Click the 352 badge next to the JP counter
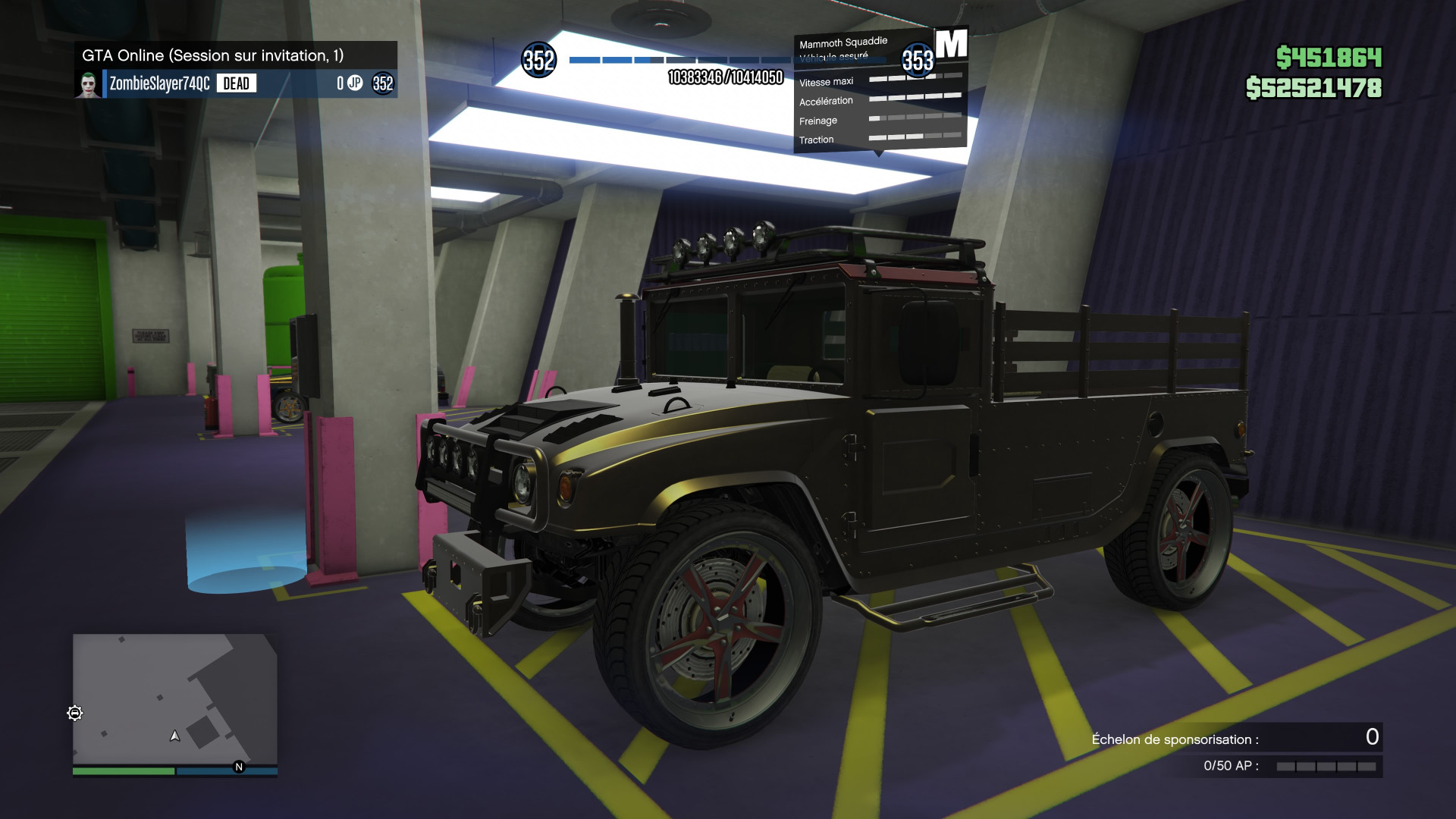Image resolution: width=1456 pixels, height=819 pixels. pos(384,83)
